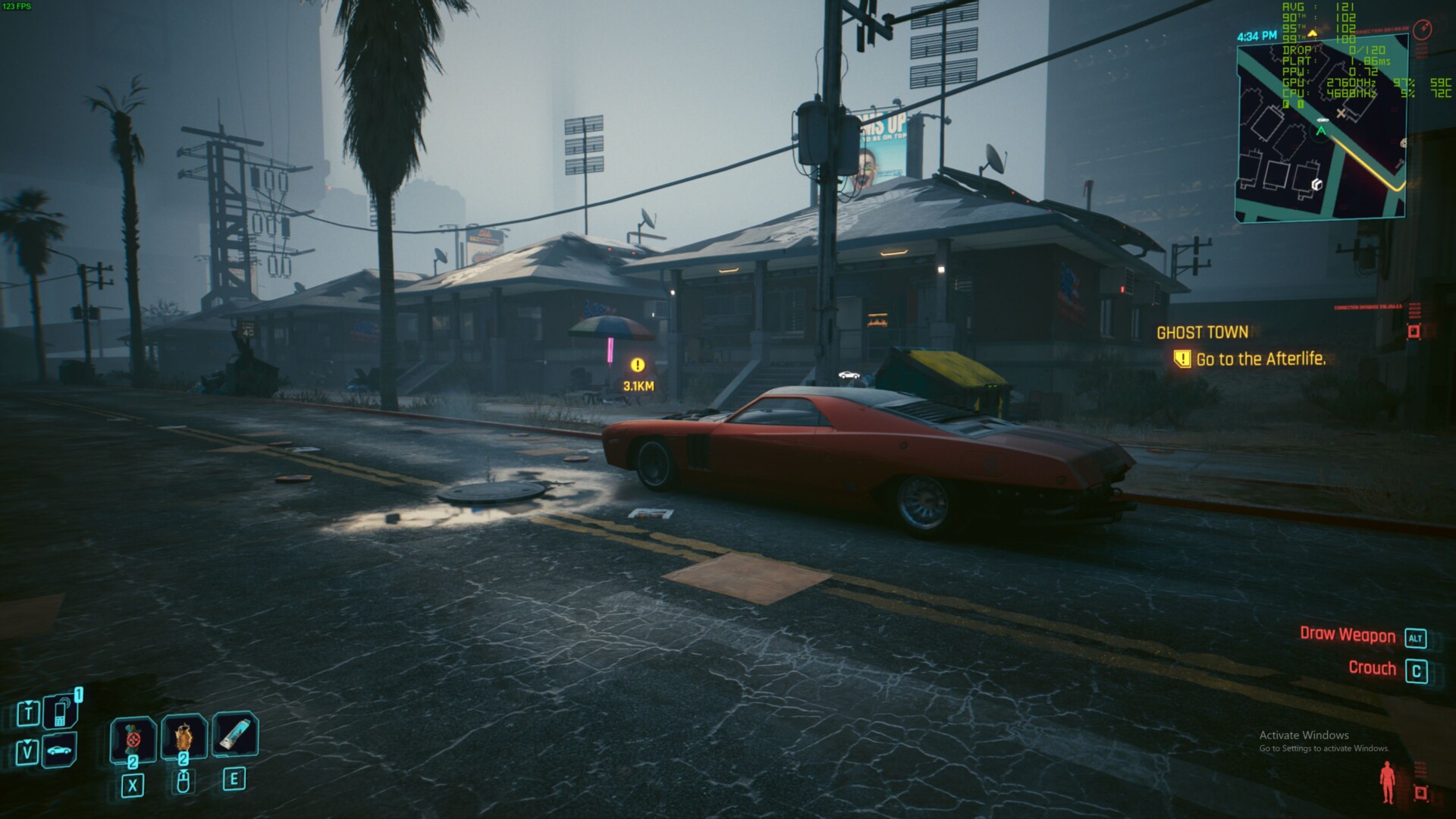Click the Ghost Town quest tracker title

click(x=1202, y=332)
